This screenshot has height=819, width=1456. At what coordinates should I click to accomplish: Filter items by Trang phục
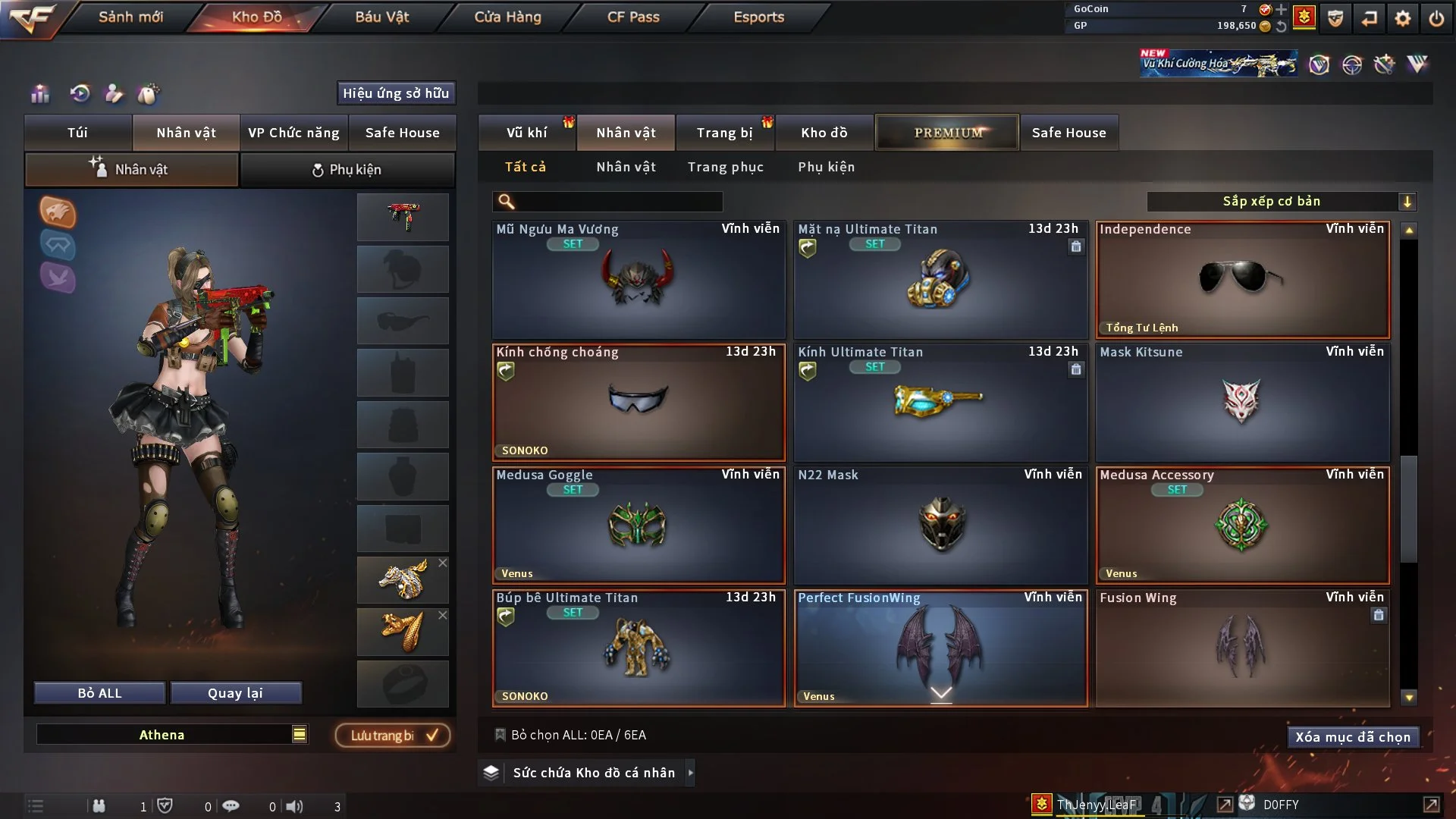point(725,167)
